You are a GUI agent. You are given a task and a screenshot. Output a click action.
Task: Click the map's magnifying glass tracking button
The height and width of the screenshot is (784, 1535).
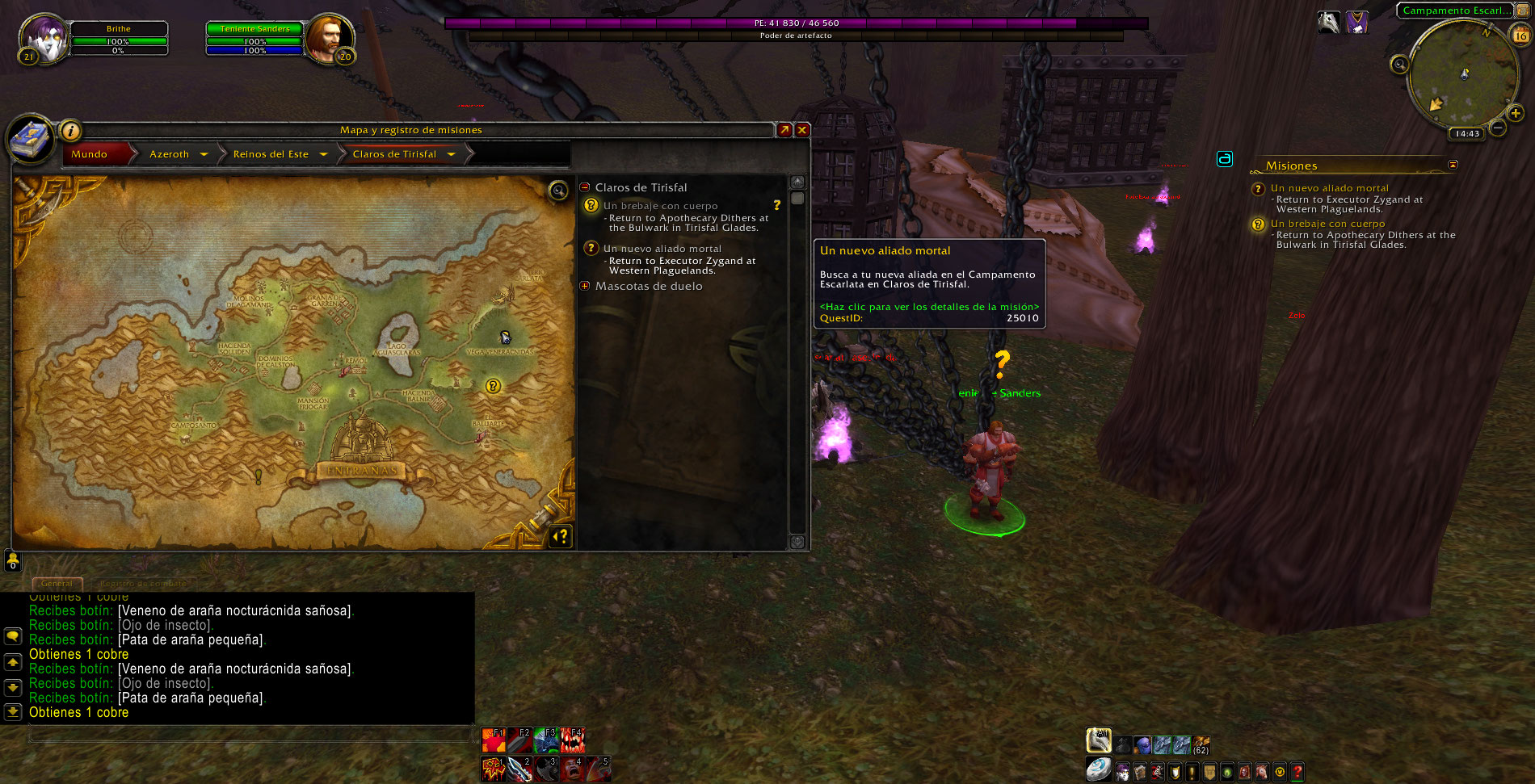558,191
